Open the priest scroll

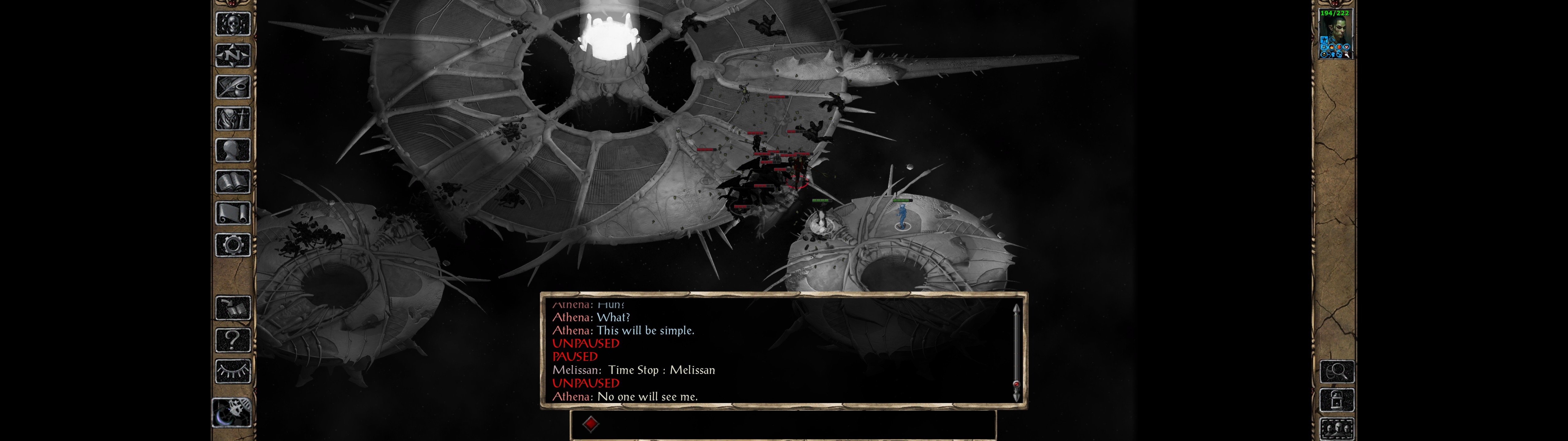coord(233,213)
